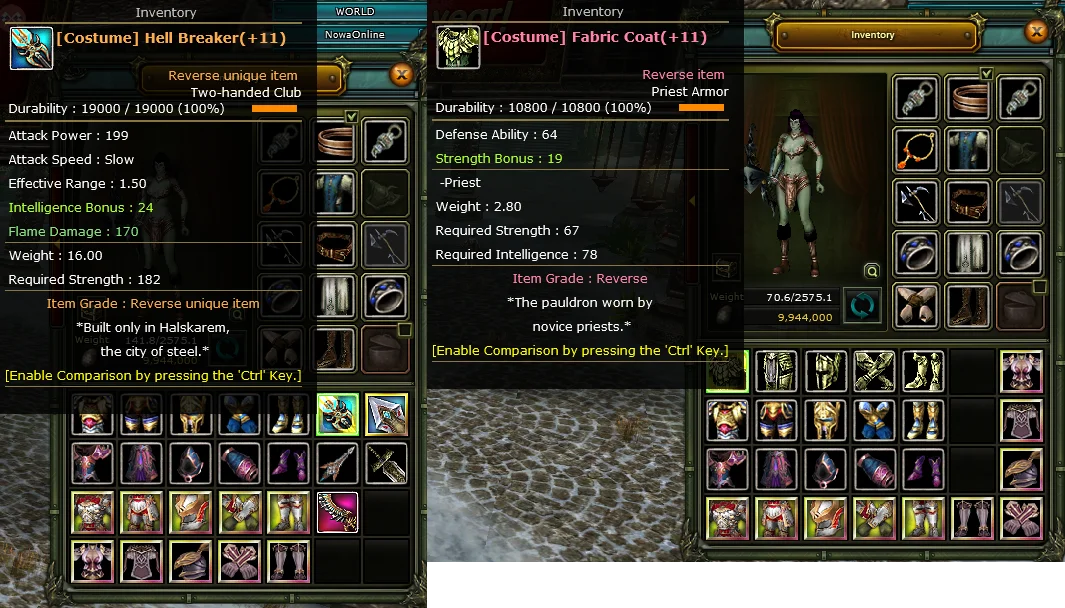
Task: Select the orange beaded amulet equipment slot
Action: click(917, 149)
